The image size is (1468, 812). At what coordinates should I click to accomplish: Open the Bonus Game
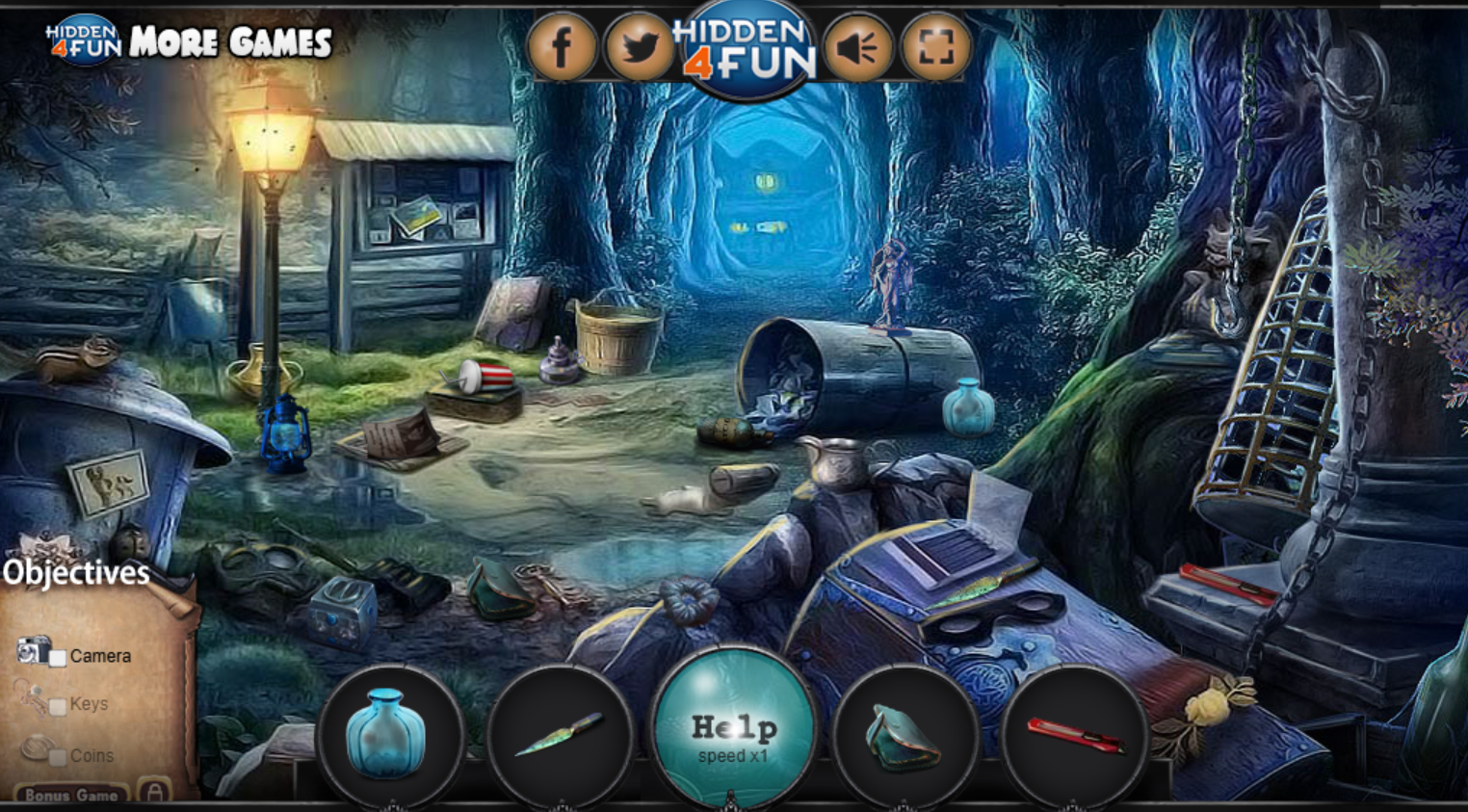coord(68,796)
